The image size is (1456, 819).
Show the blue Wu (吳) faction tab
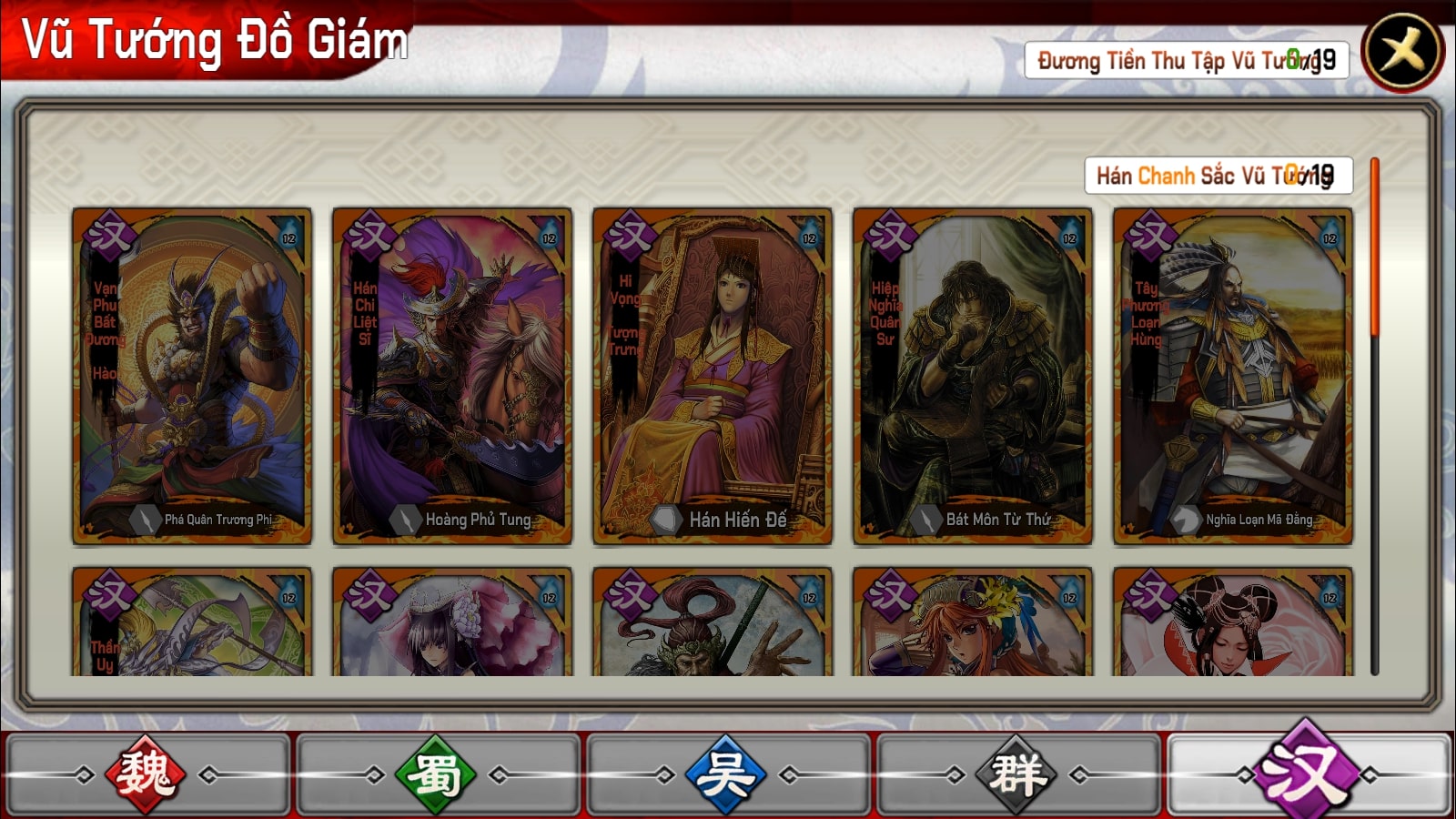point(726,775)
